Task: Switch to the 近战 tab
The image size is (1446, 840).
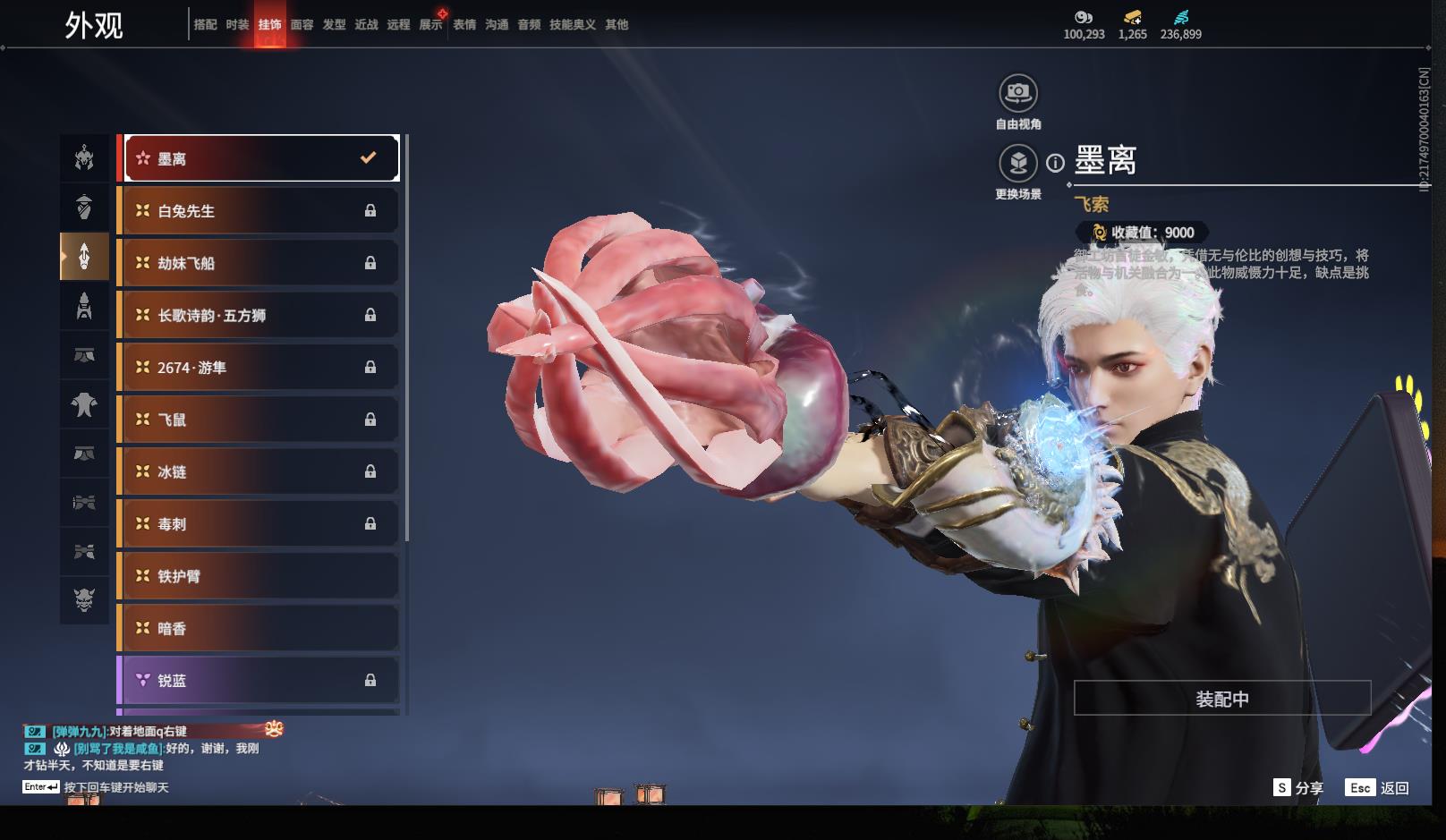Action: pyautogui.click(x=366, y=25)
